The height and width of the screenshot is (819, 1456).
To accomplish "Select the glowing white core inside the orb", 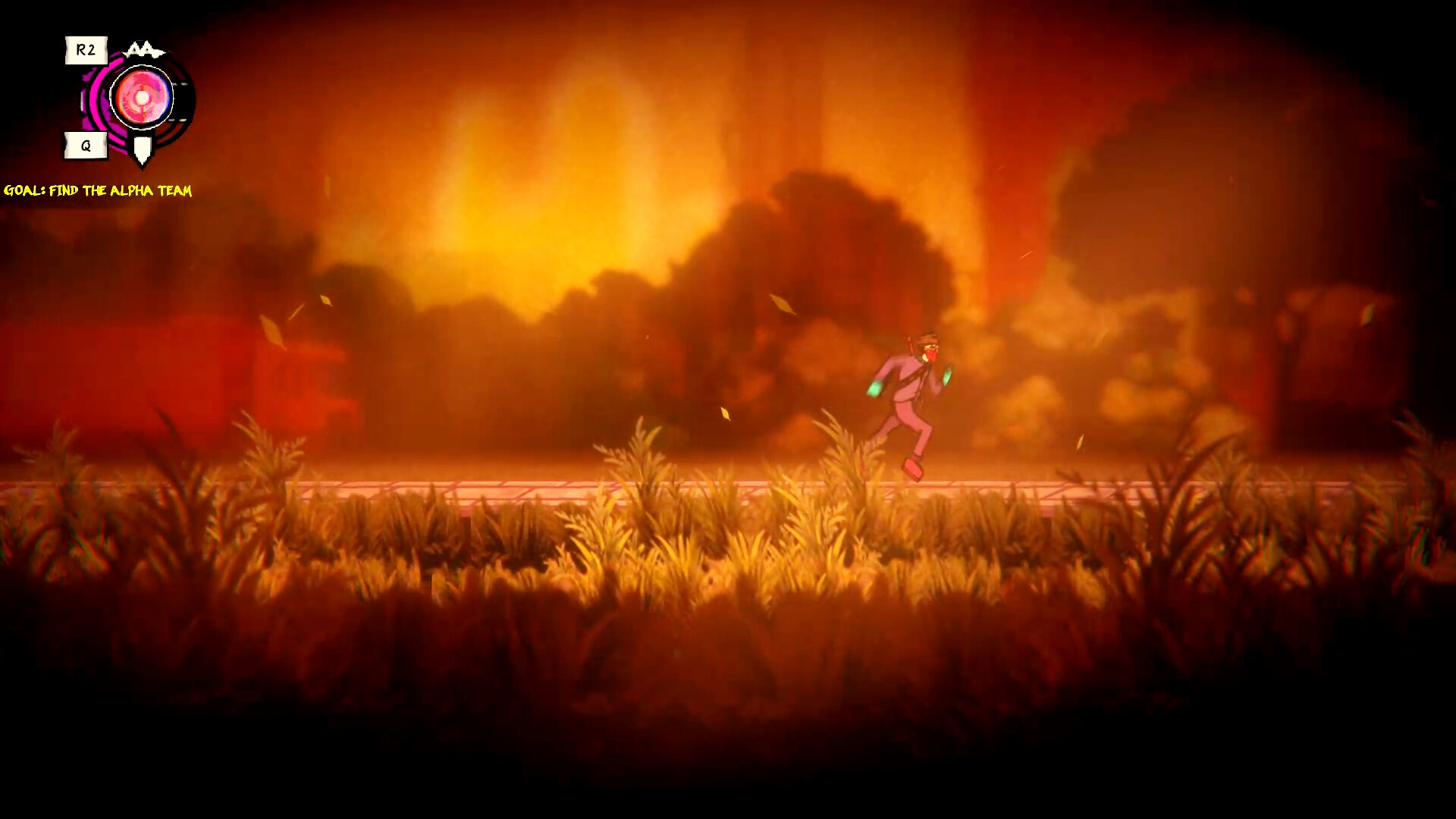I will coord(141,97).
